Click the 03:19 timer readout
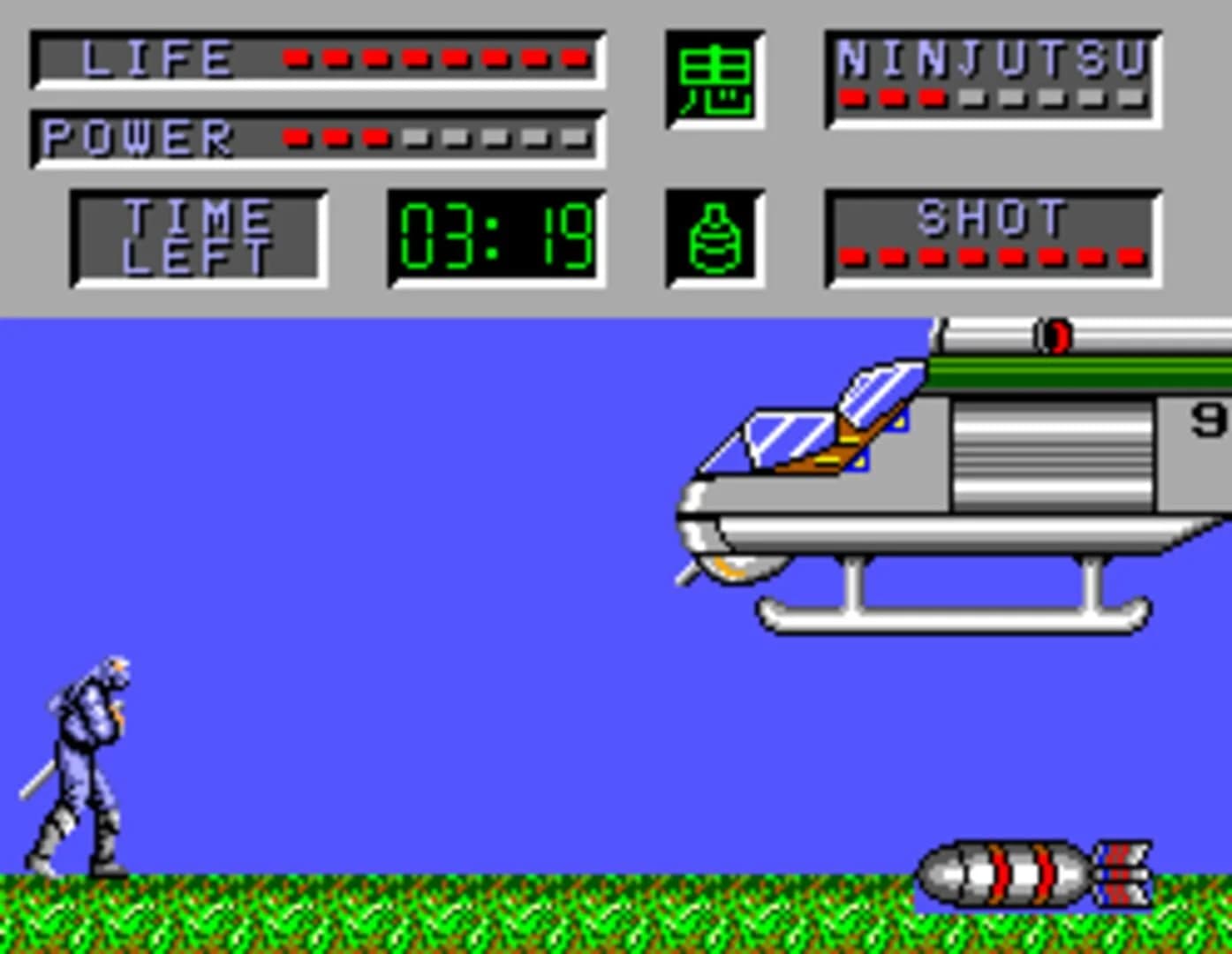 point(496,234)
